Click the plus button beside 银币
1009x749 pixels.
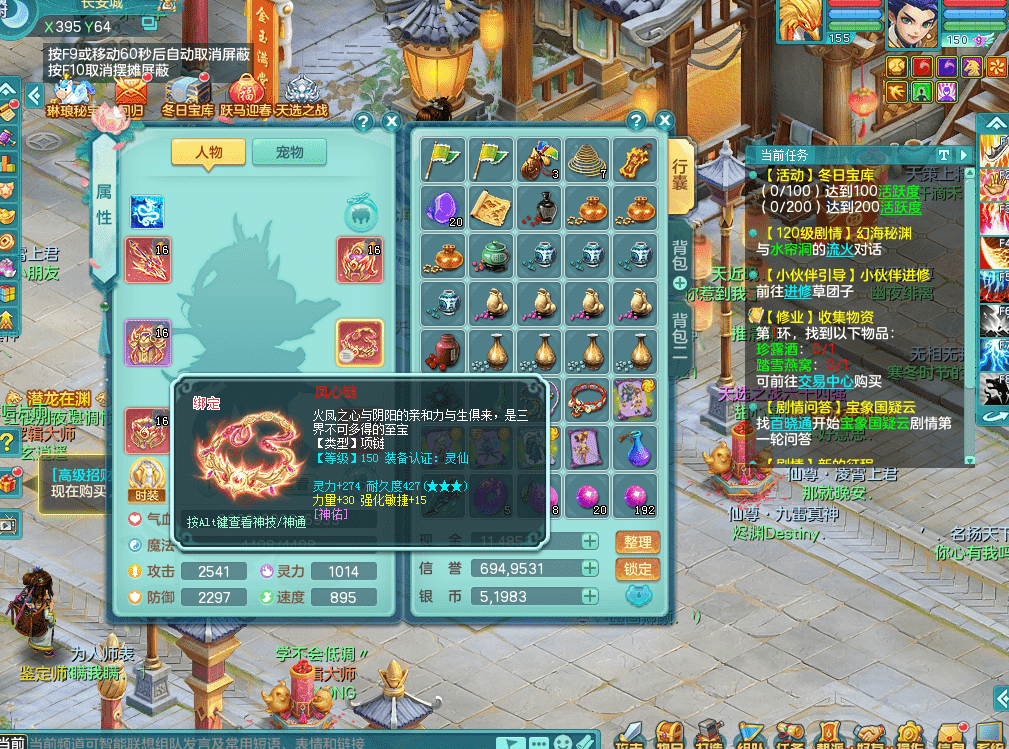(590, 596)
